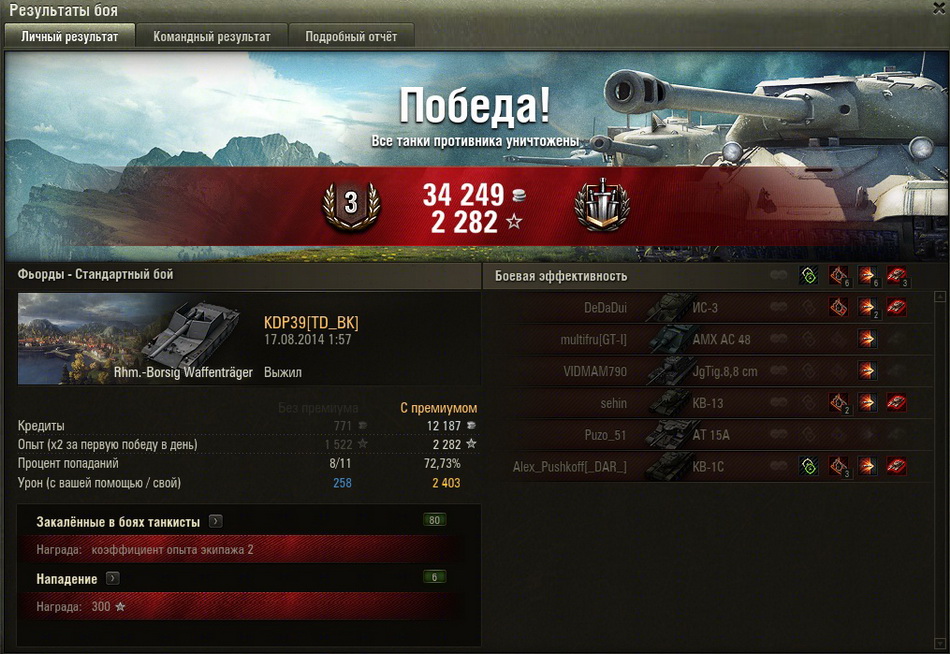
Task: Switch to the Командный результат tab
Action: (211, 37)
